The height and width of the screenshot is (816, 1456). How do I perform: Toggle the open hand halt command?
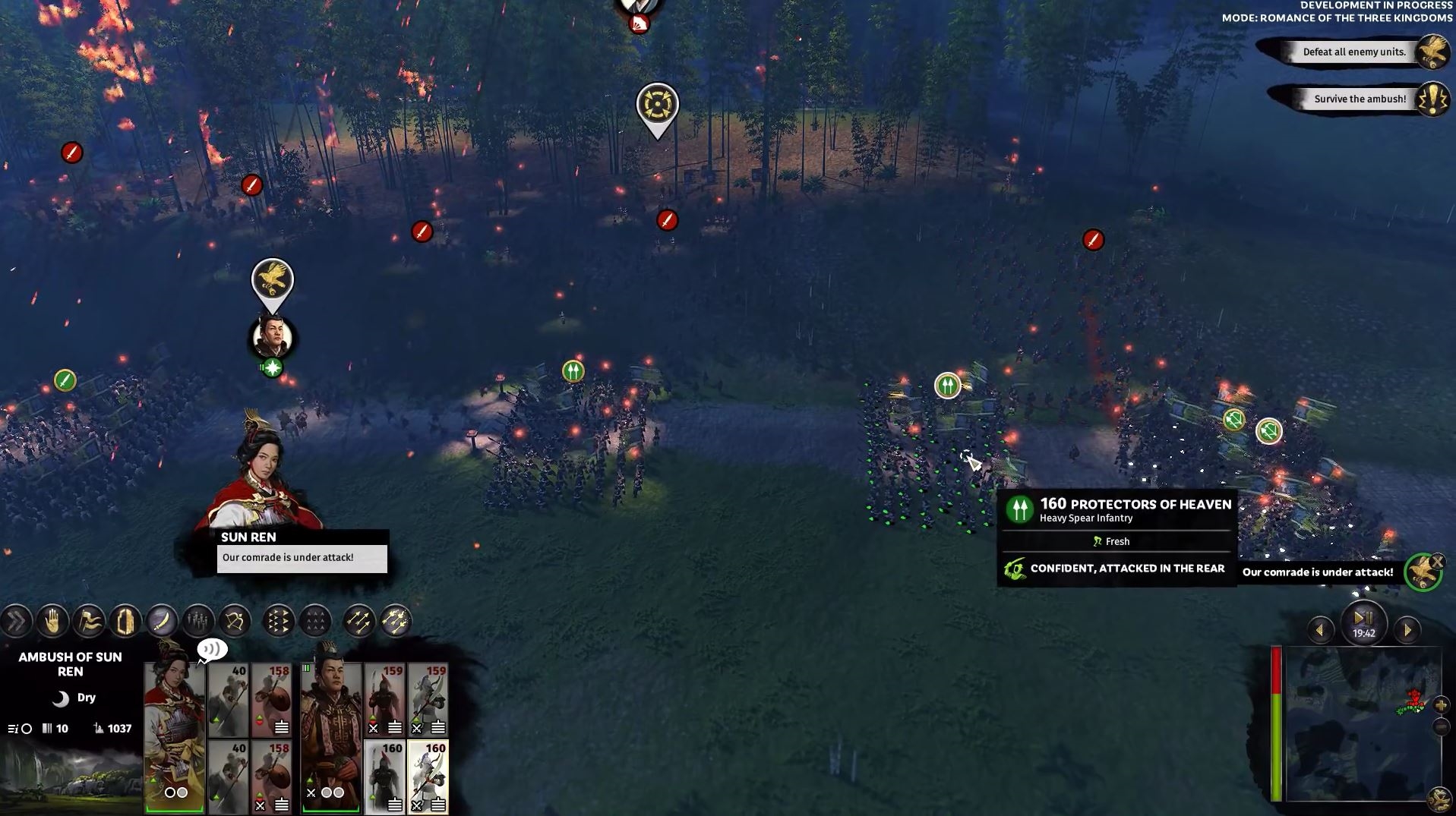point(52,621)
